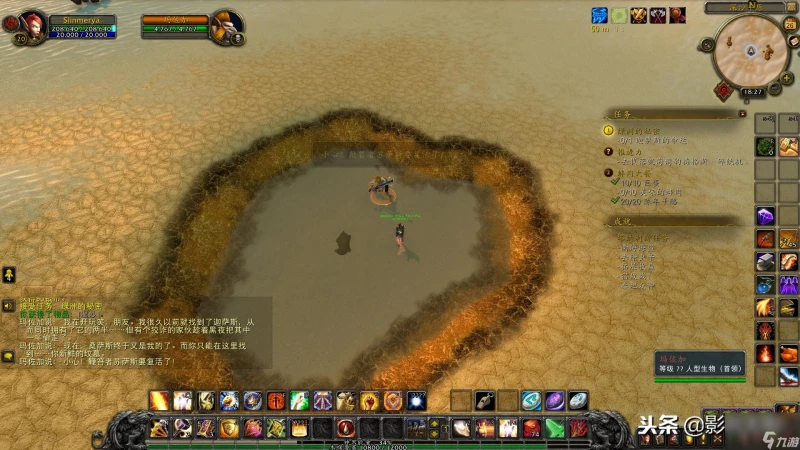Collapse the quest tracker header
Image resolution: width=800 pixels, height=450 pixels.
741,115
